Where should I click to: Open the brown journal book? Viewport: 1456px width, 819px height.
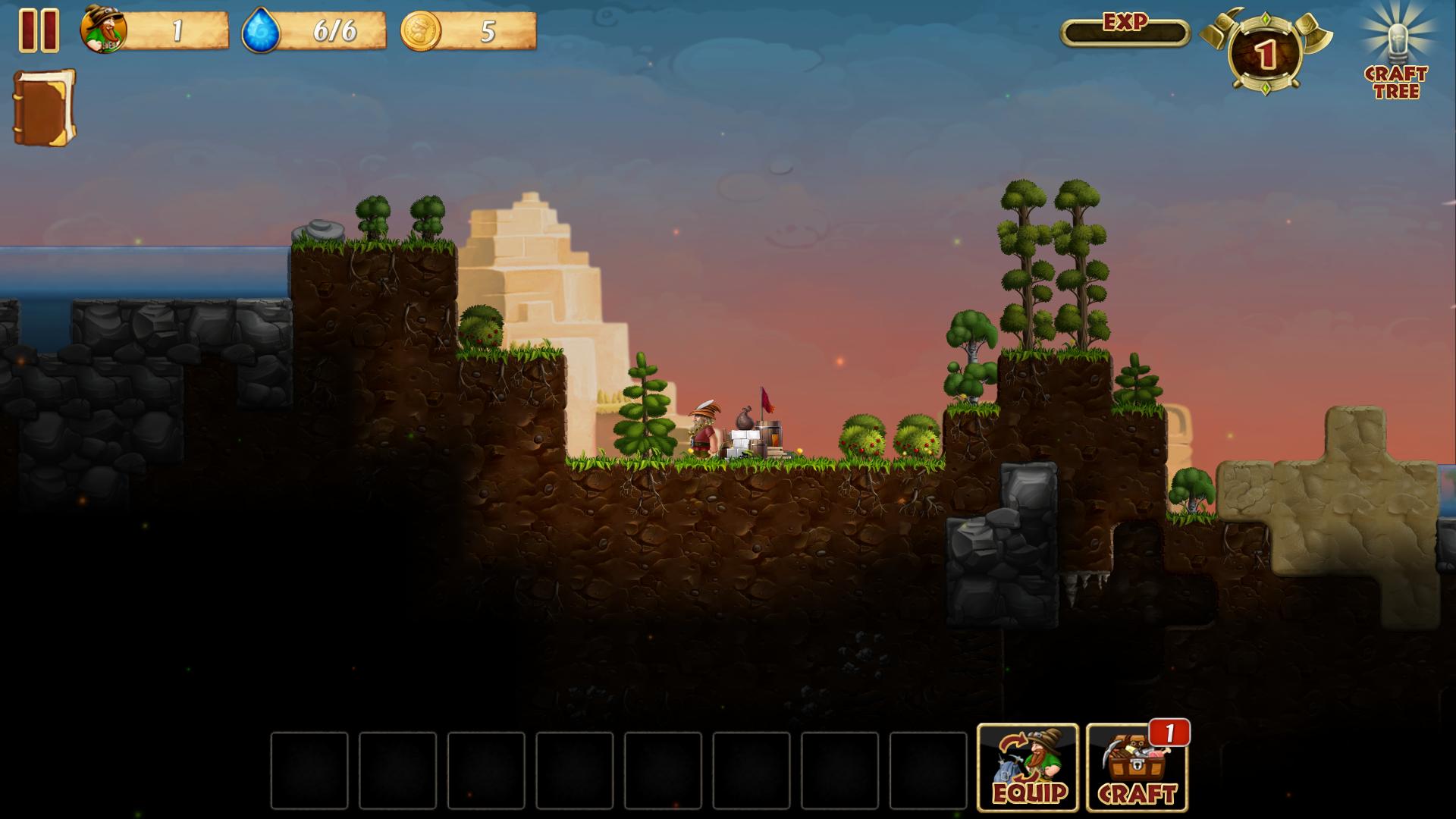point(44,107)
